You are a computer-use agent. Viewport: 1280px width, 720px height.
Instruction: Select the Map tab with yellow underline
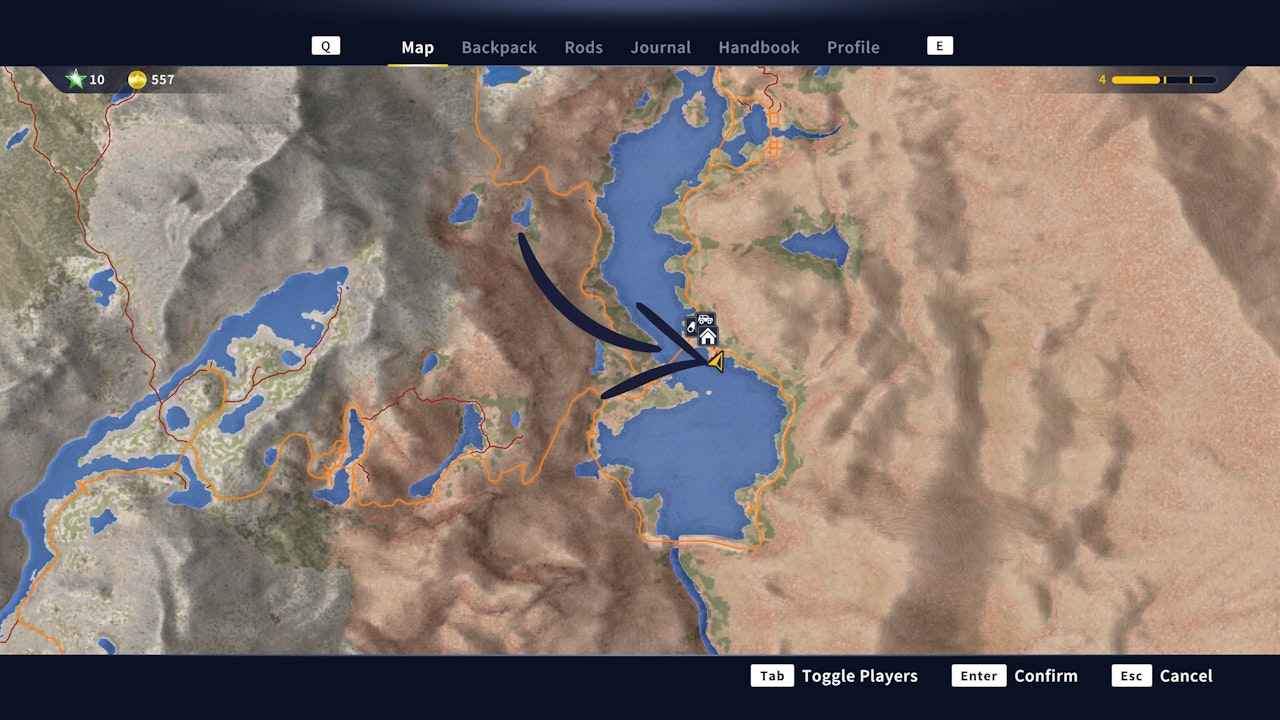tap(417, 47)
